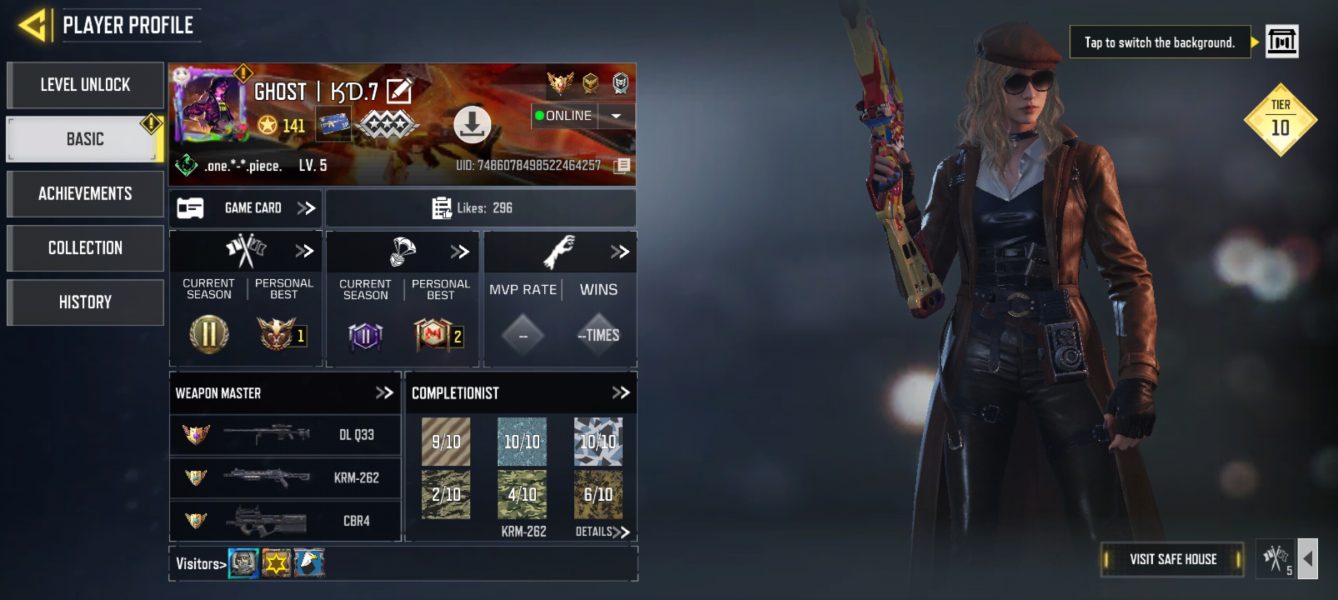Expand the Completionist section
1338x600 pixels.
click(x=620, y=393)
